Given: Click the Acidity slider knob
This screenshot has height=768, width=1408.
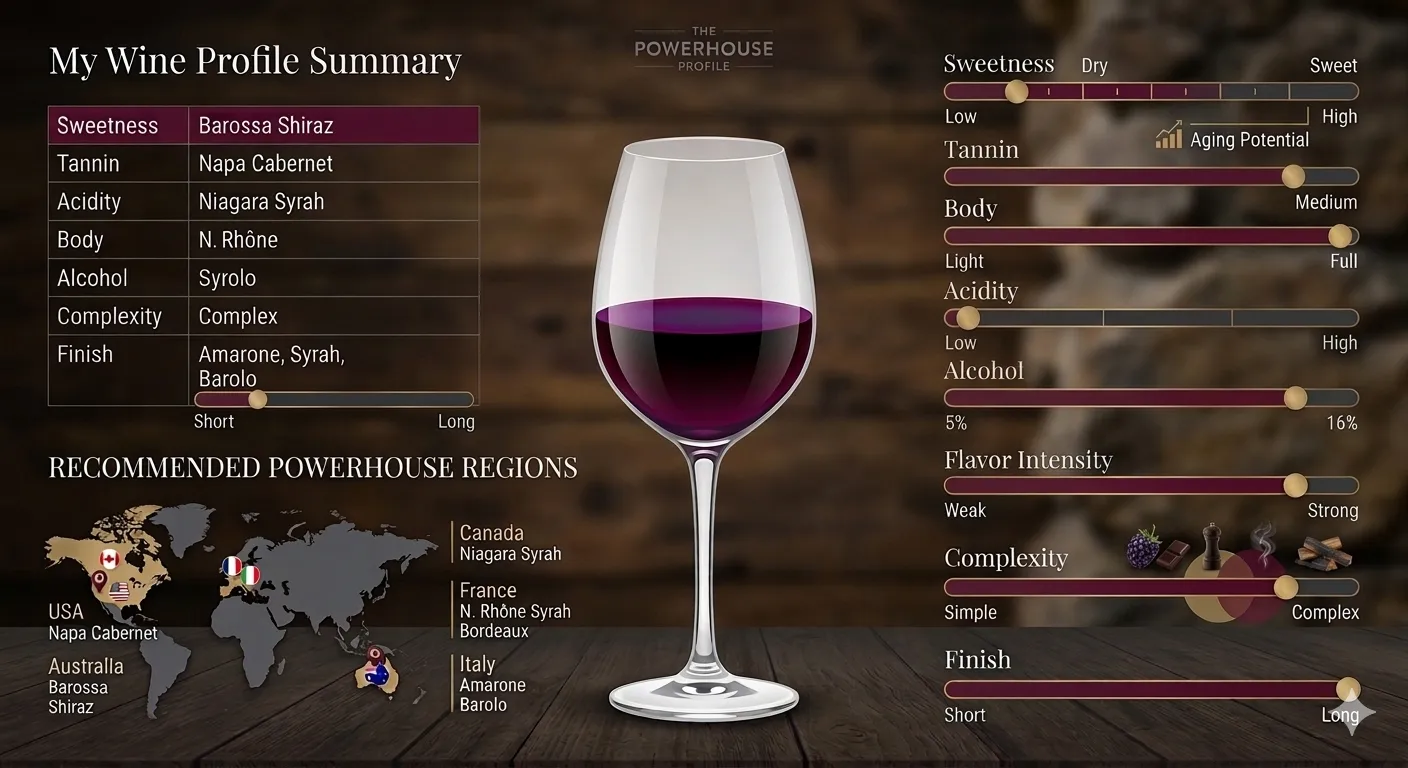Looking at the screenshot, I should (x=967, y=318).
